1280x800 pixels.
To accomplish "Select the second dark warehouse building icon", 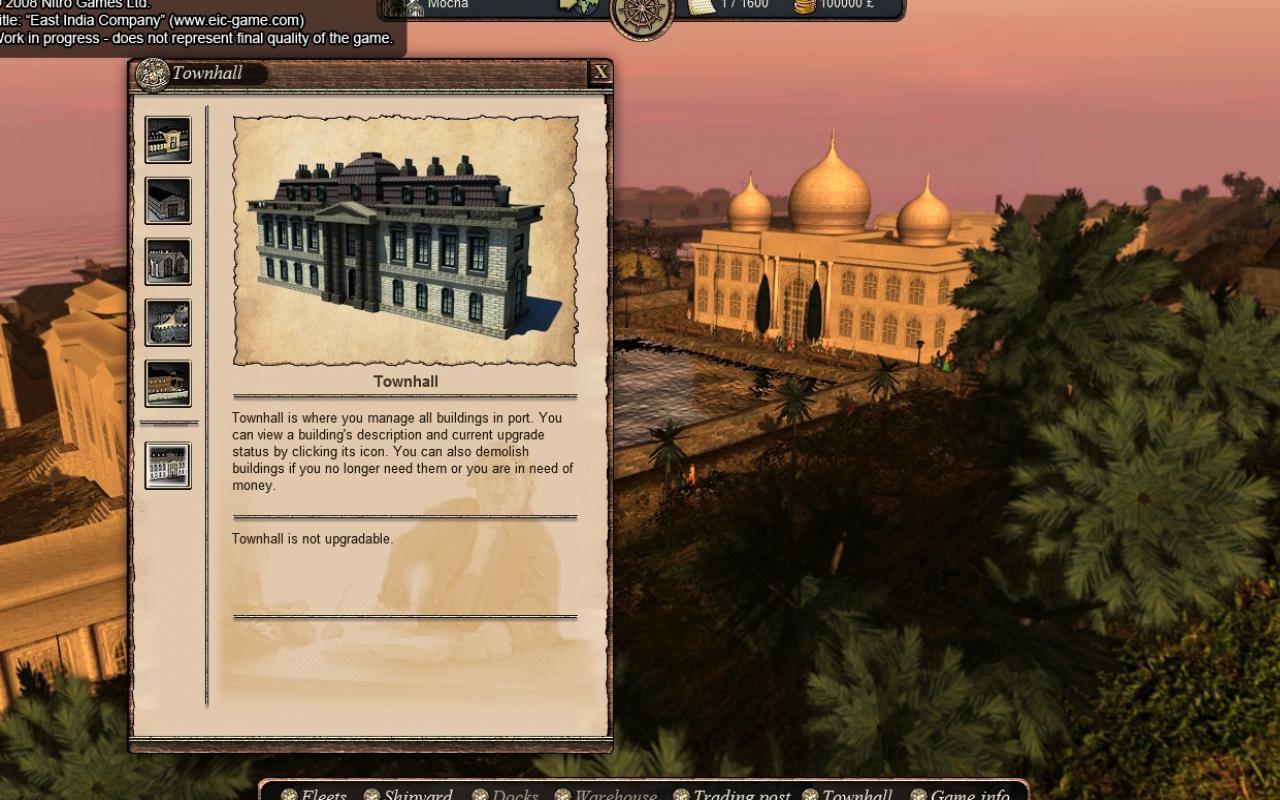I will tap(167, 201).
